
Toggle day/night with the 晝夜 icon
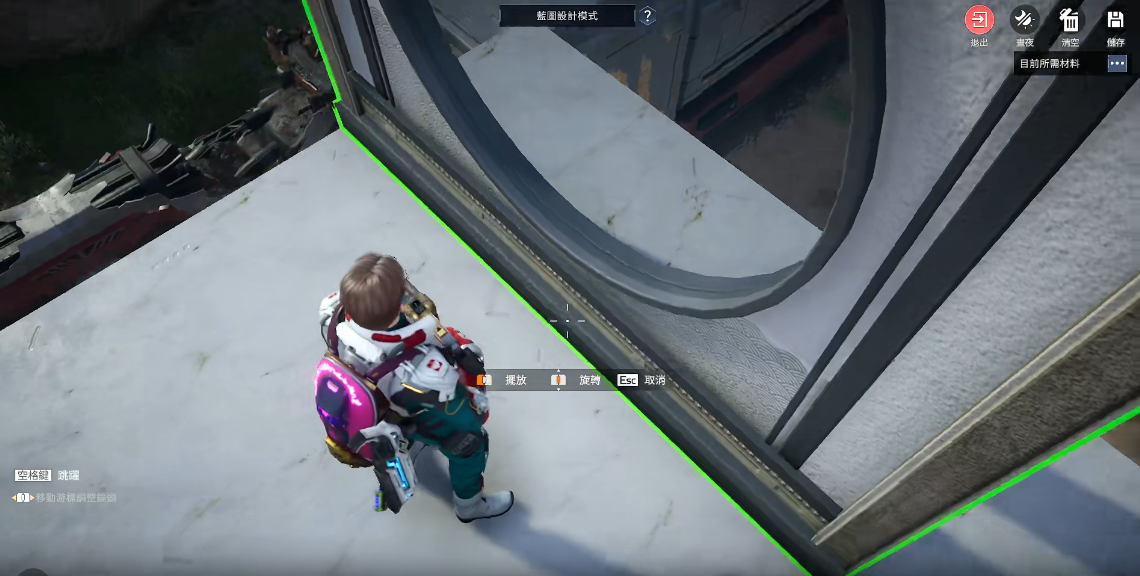tap(1024, 20)
